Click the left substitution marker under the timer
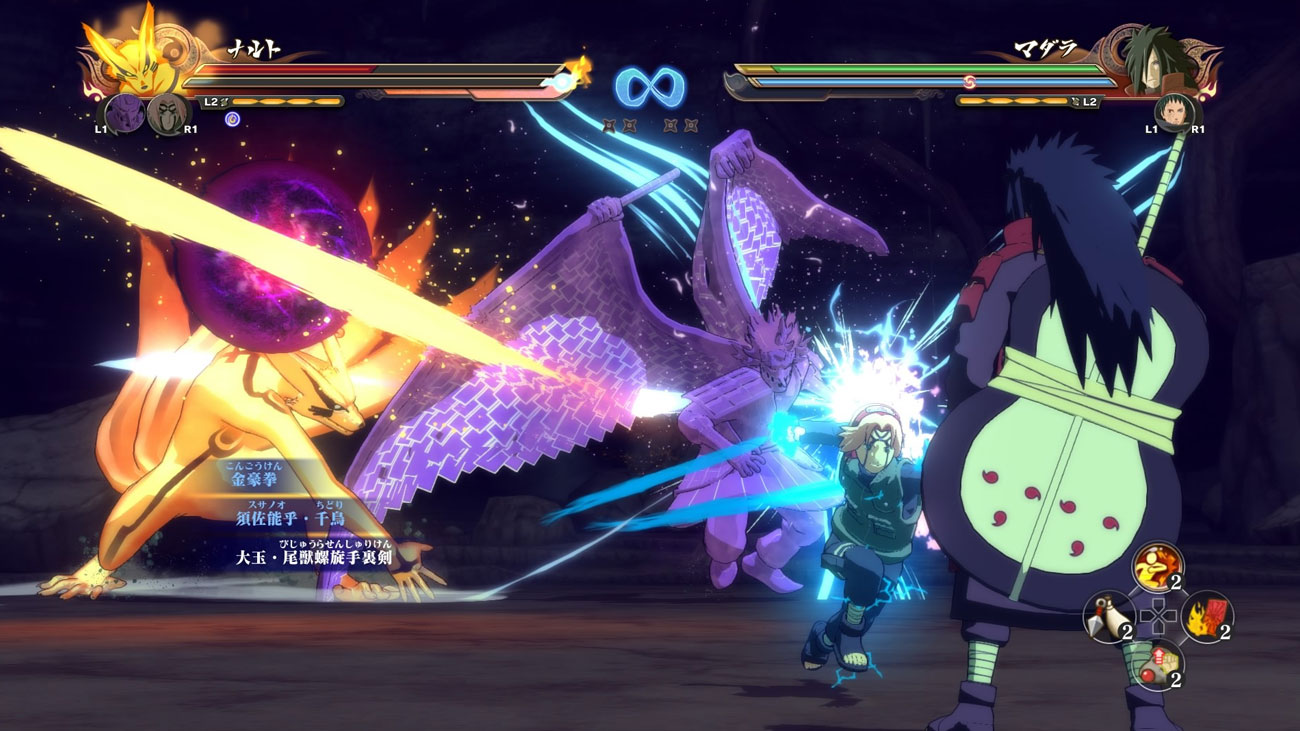The image size is (1300, 731). coord(619,125)
